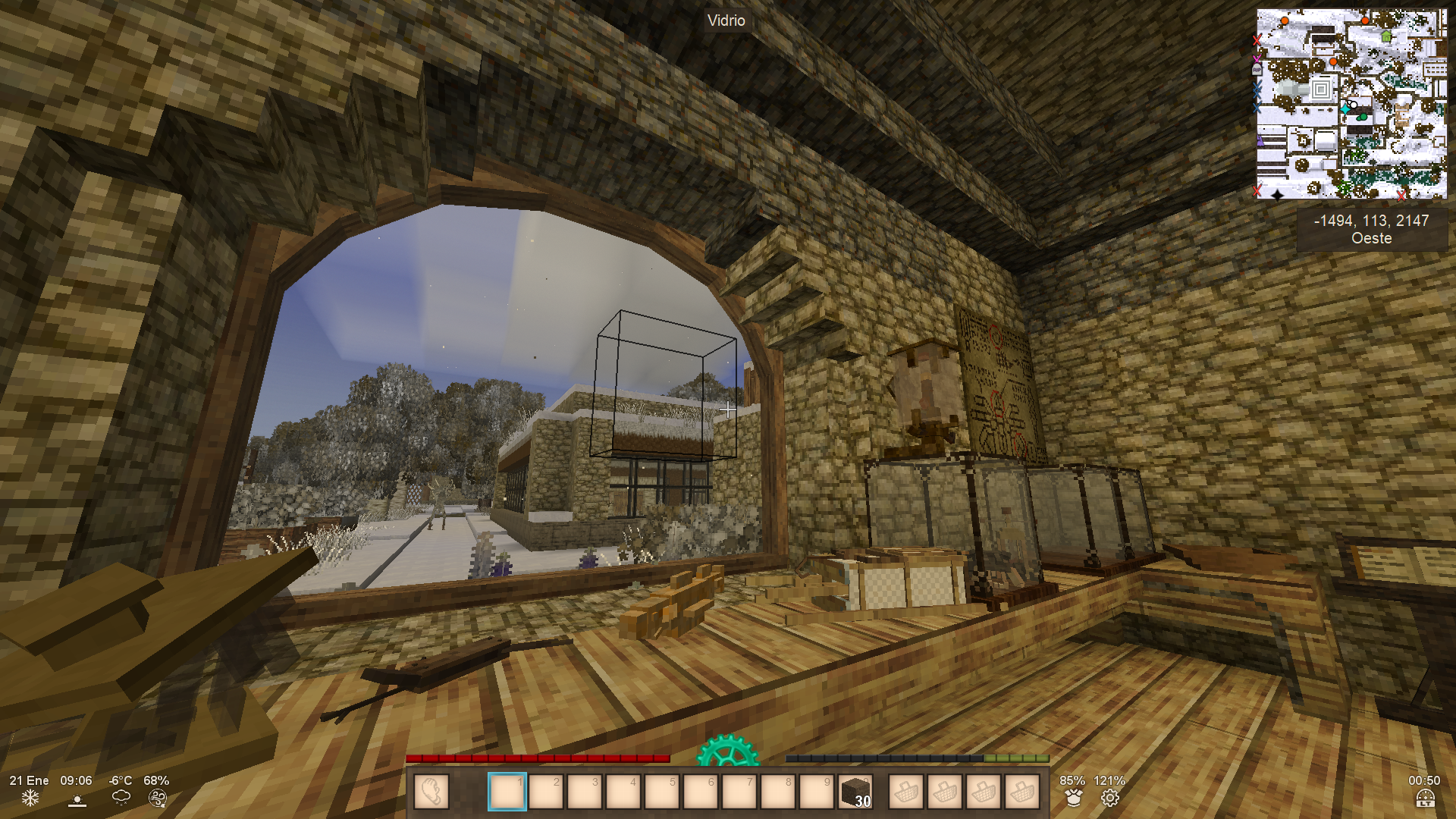The image size is (1456, 819).
Task: Select the highlighted hotbar slot 1
Action: pyautogui.click(x=507, y=792)
